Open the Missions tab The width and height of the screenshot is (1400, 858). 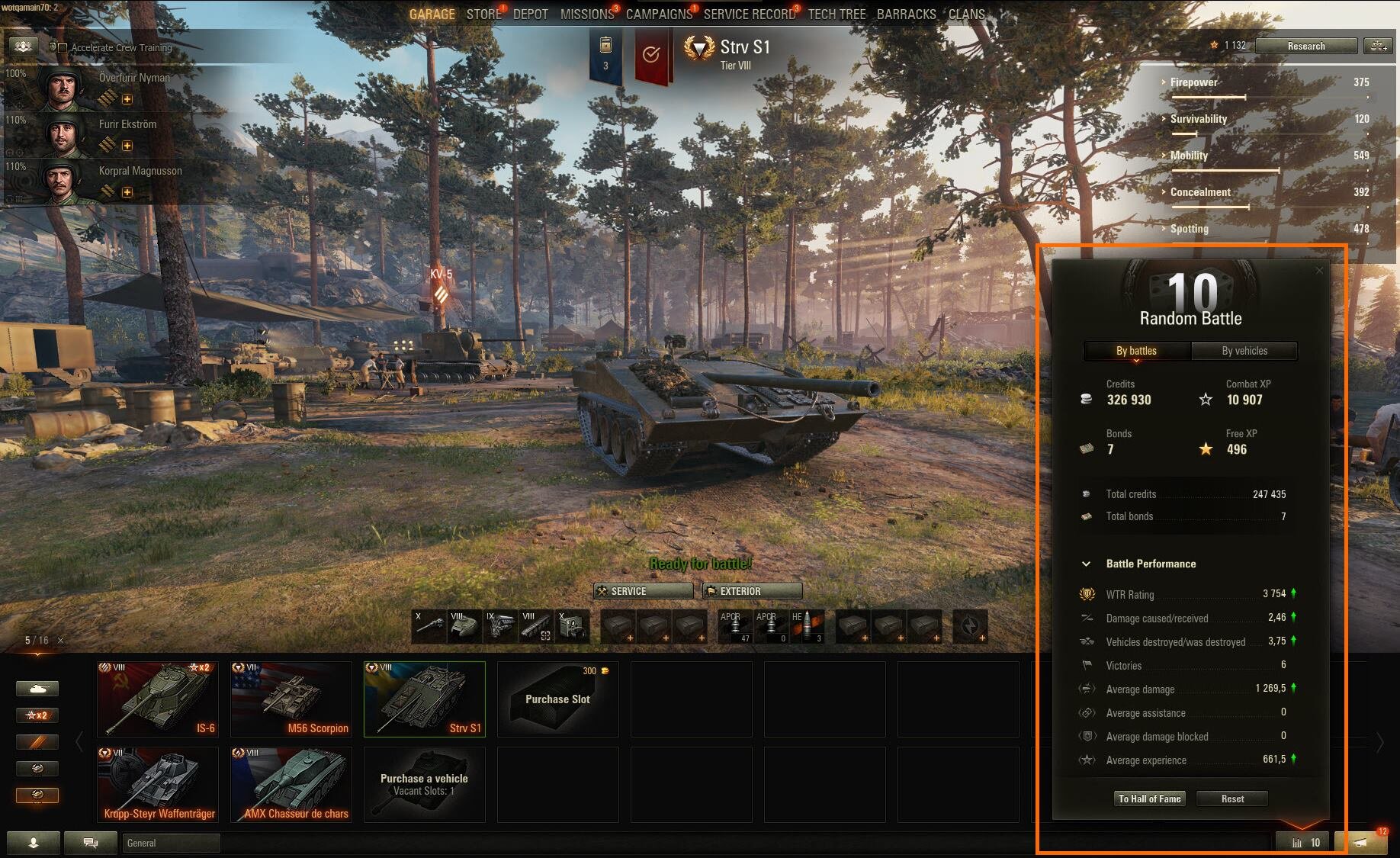point(586,14)
